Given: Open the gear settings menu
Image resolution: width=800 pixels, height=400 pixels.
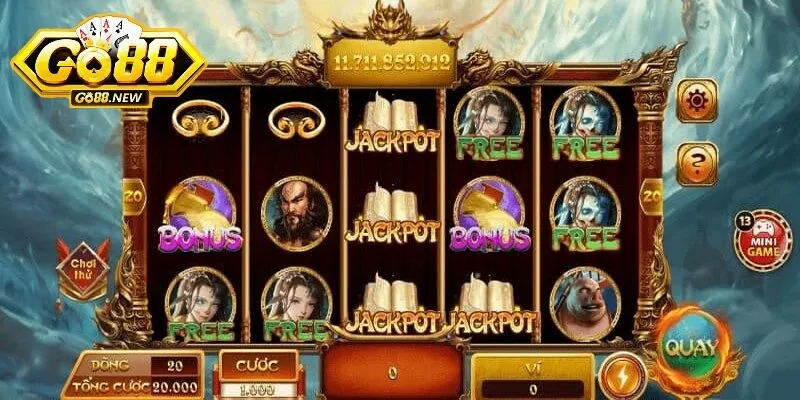Looking at the screenshot, I should (697, 101).
